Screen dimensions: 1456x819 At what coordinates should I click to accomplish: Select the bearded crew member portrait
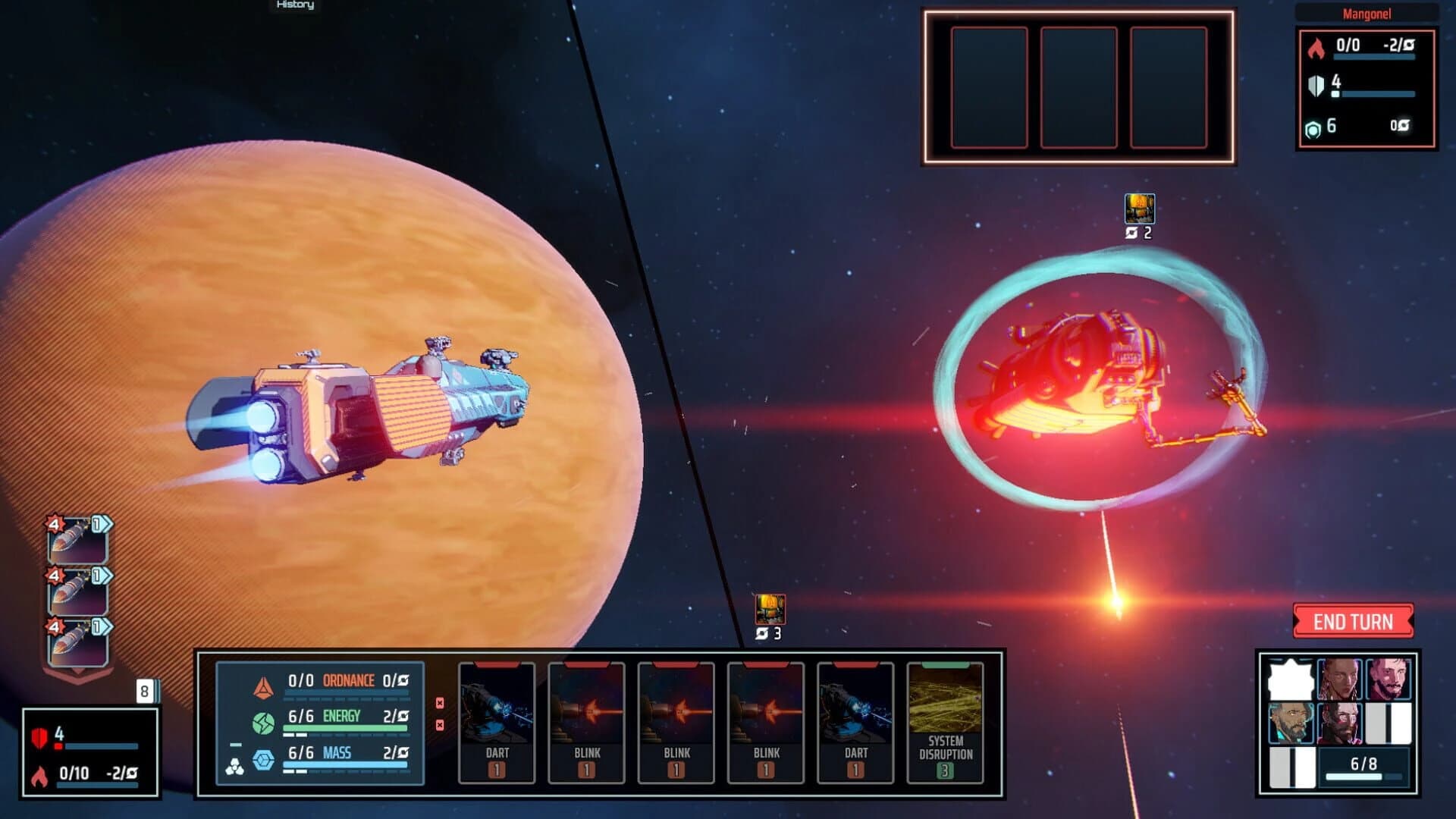click(1291, 723)
